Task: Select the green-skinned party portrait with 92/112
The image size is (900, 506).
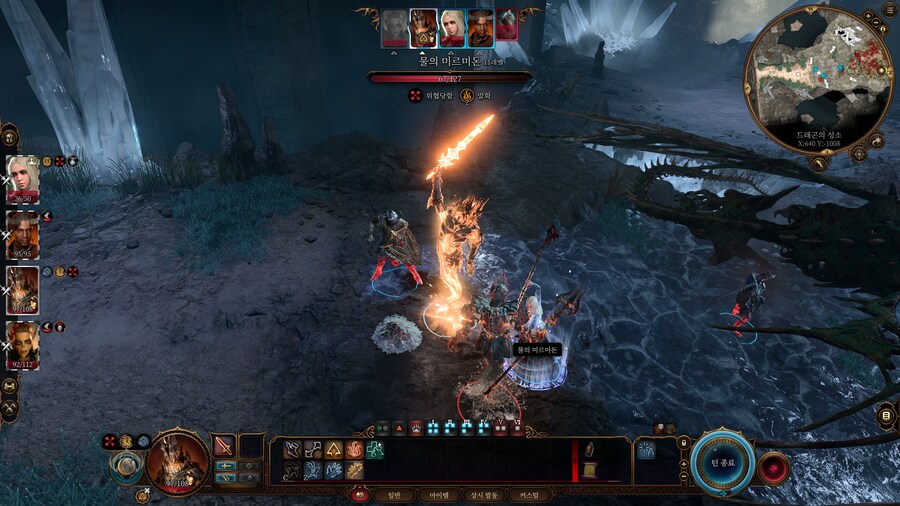Action: pos(22,343)
